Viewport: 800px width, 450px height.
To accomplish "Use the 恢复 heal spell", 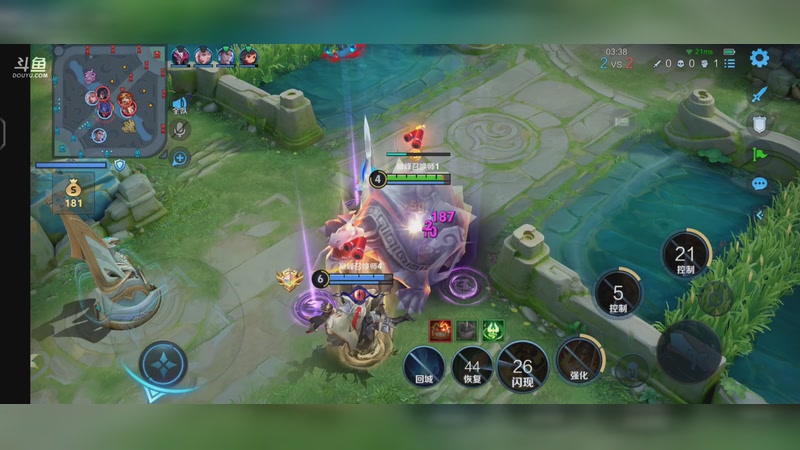I will click(x=472, y=365).
